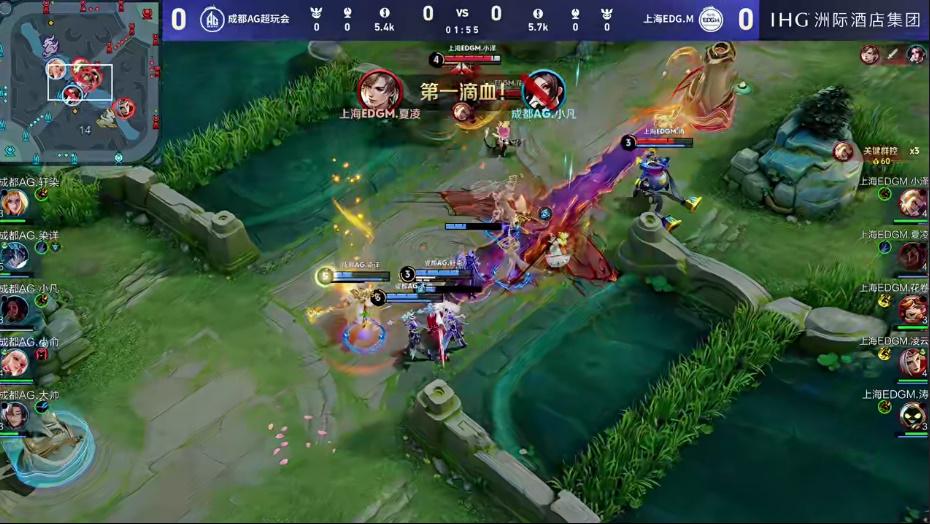Click the 成都AG超玩会 team logo
Viewport: 930px width, 524px height.
click(212, 19)
